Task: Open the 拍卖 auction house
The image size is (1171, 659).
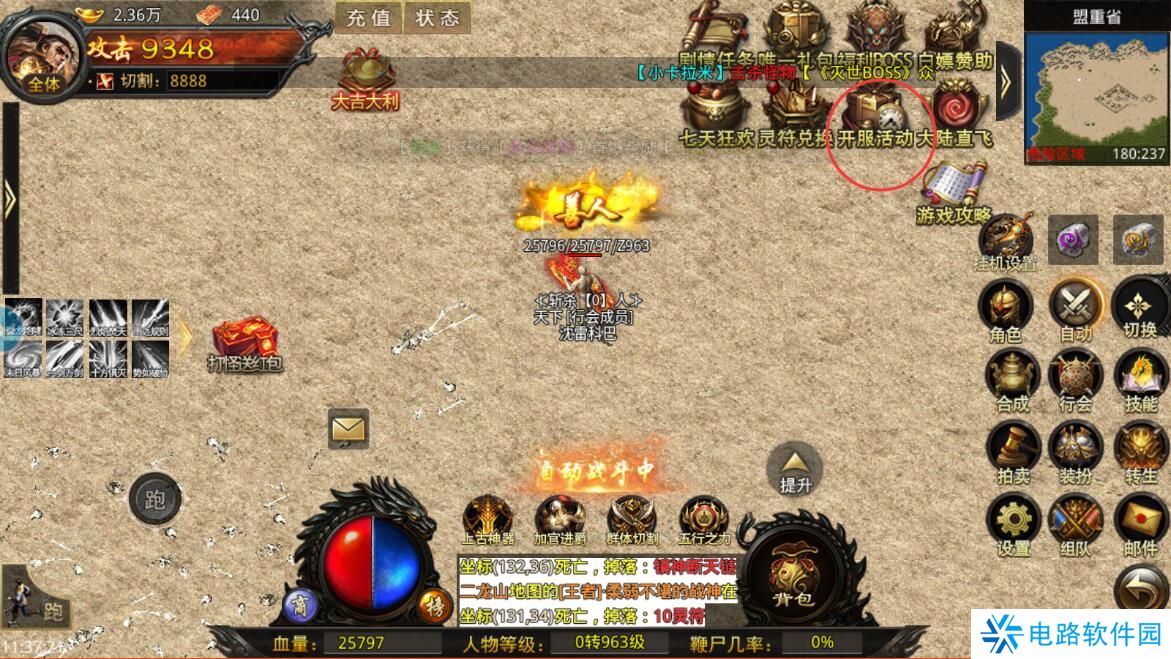Action: pyautogui.click(x=1011, y=450)
